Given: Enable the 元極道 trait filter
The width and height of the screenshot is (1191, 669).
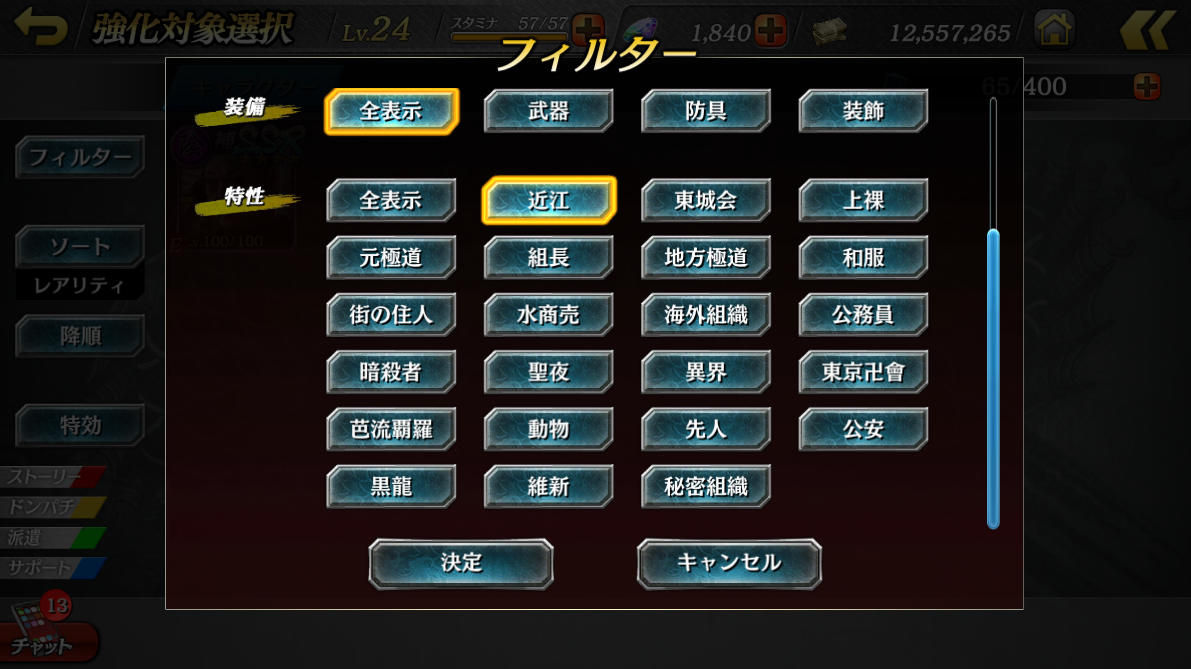Looking at the screenshot, I should [x=391, y=258].
